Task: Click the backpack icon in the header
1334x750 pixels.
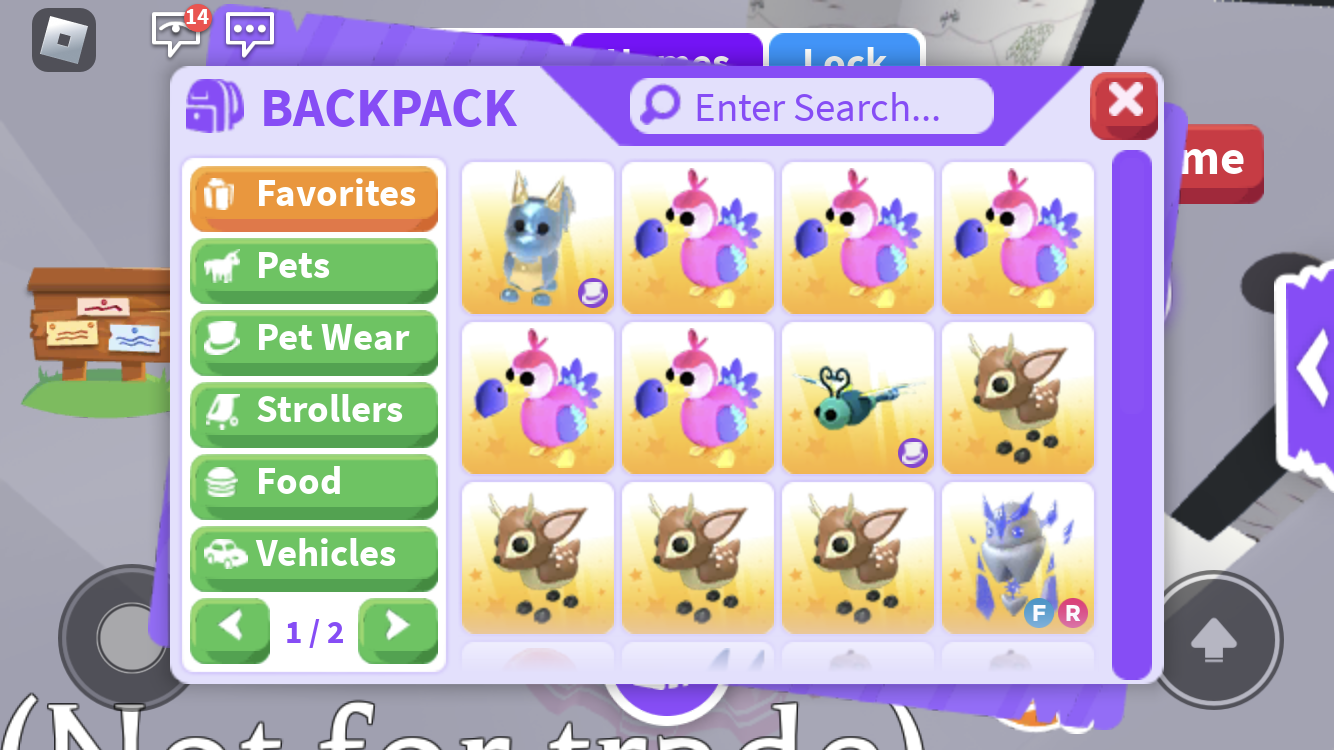Action: [213, 106]
